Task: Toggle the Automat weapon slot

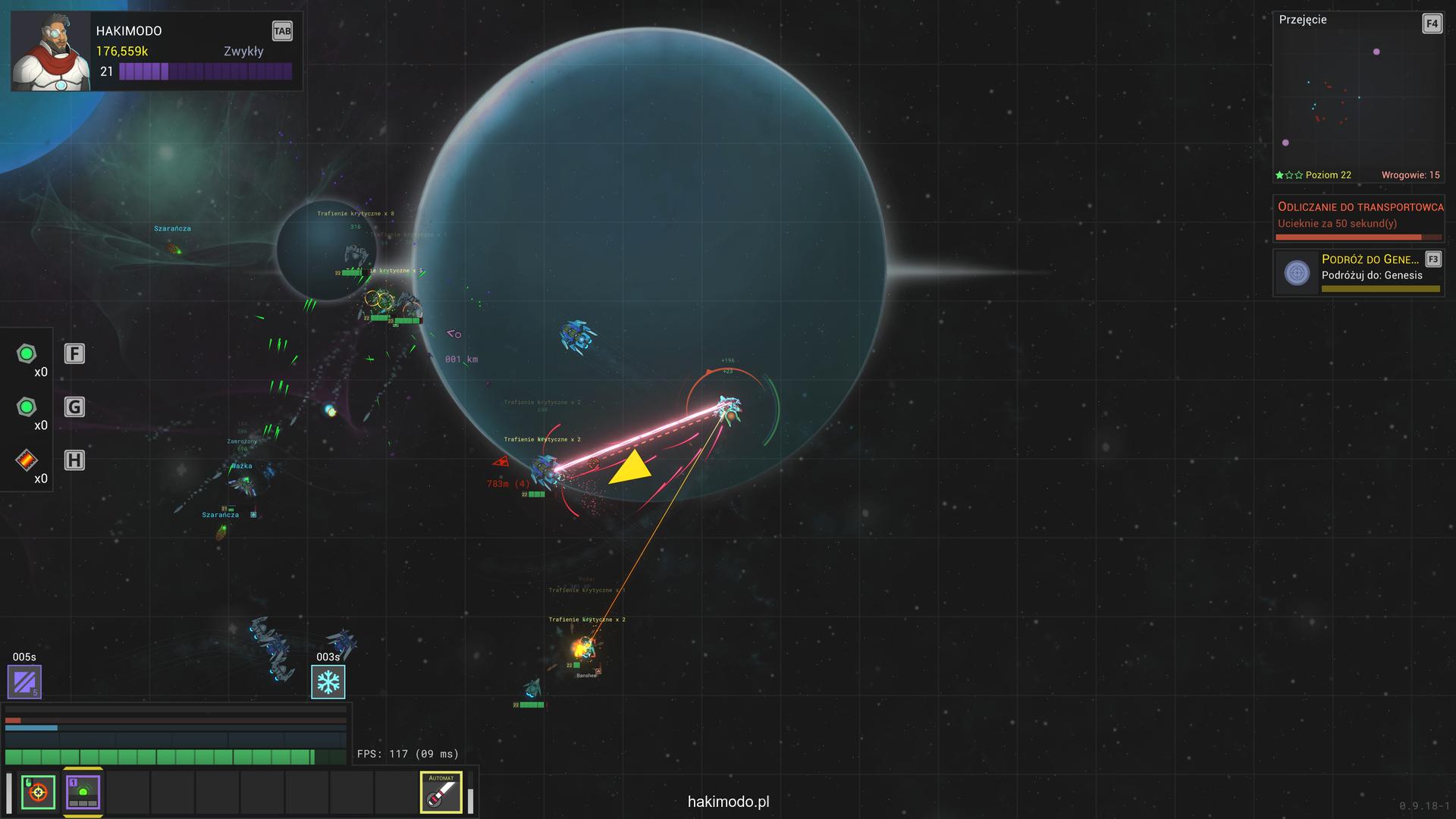Action: pyautogui.click(x=441, y=792)
